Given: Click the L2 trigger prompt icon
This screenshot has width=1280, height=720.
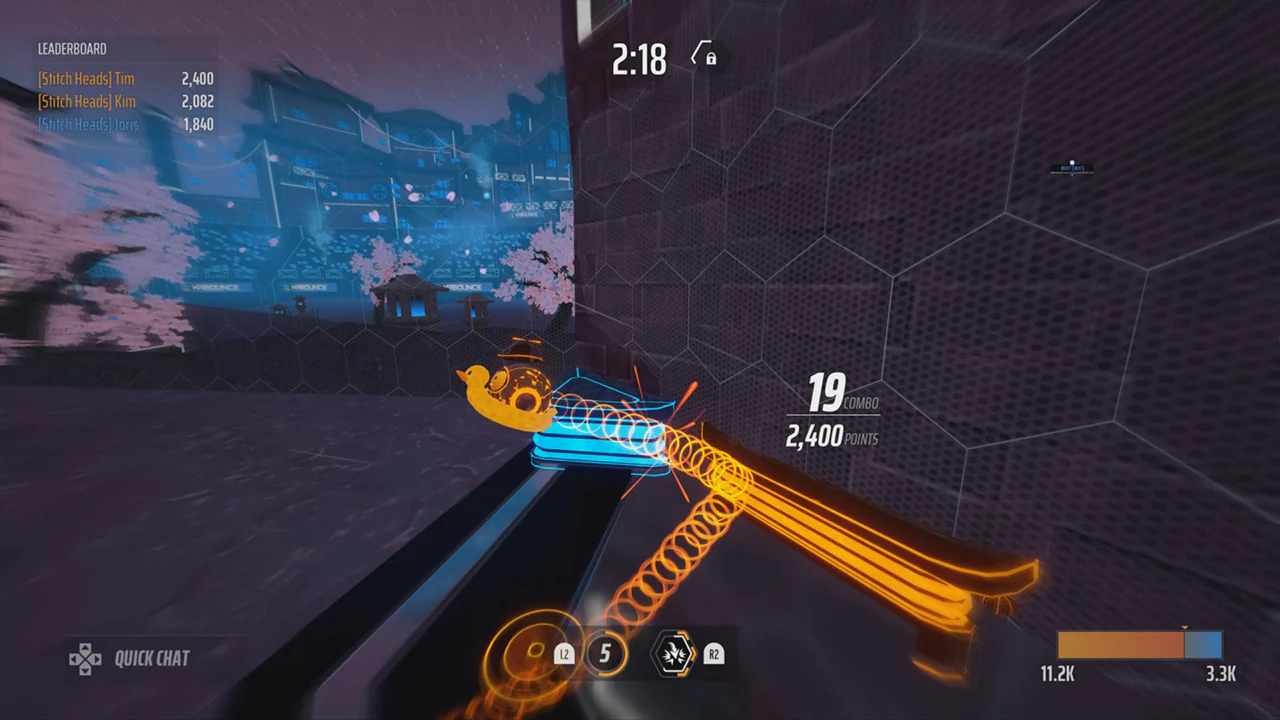Looking at the screenshot, I should [564, 654].
